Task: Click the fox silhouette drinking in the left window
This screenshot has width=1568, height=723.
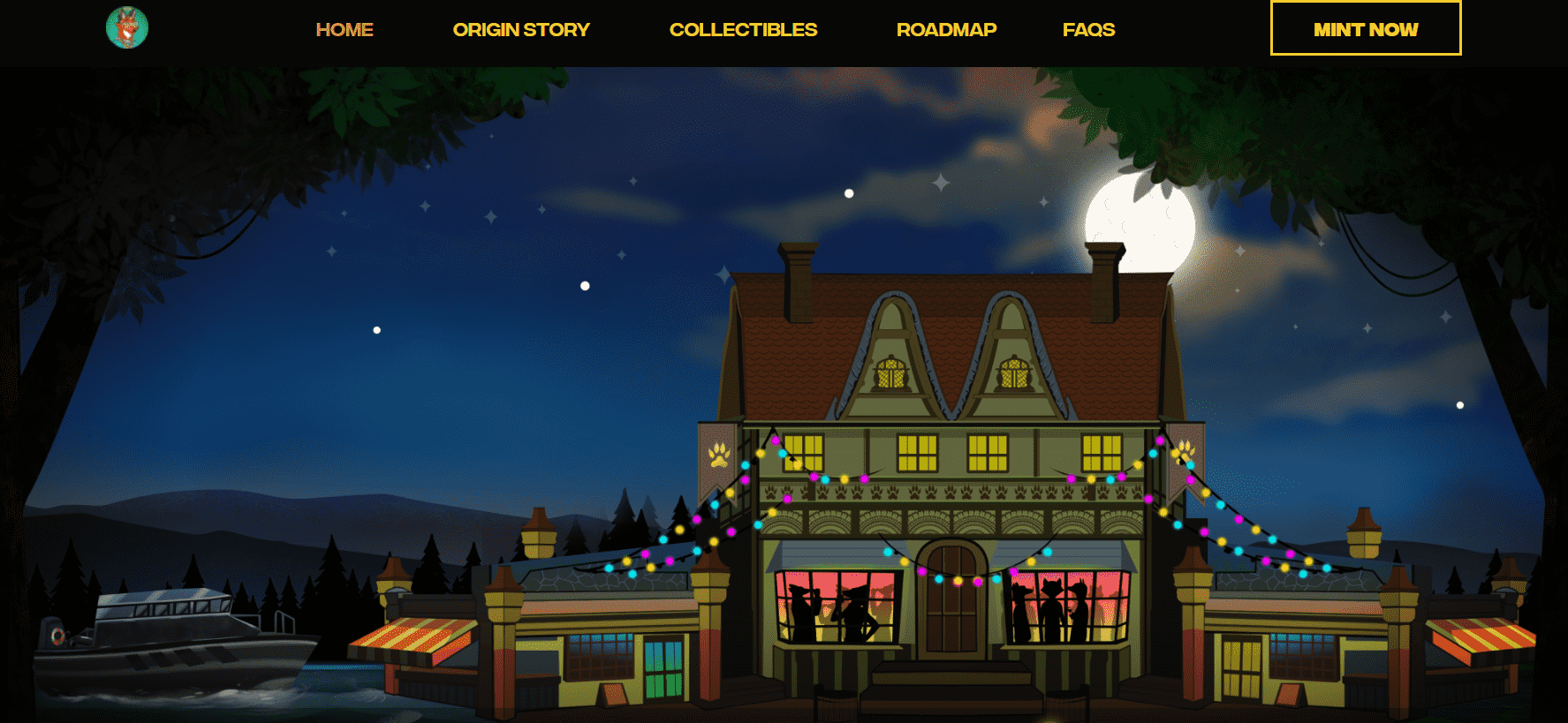Action: click(801, 609)
